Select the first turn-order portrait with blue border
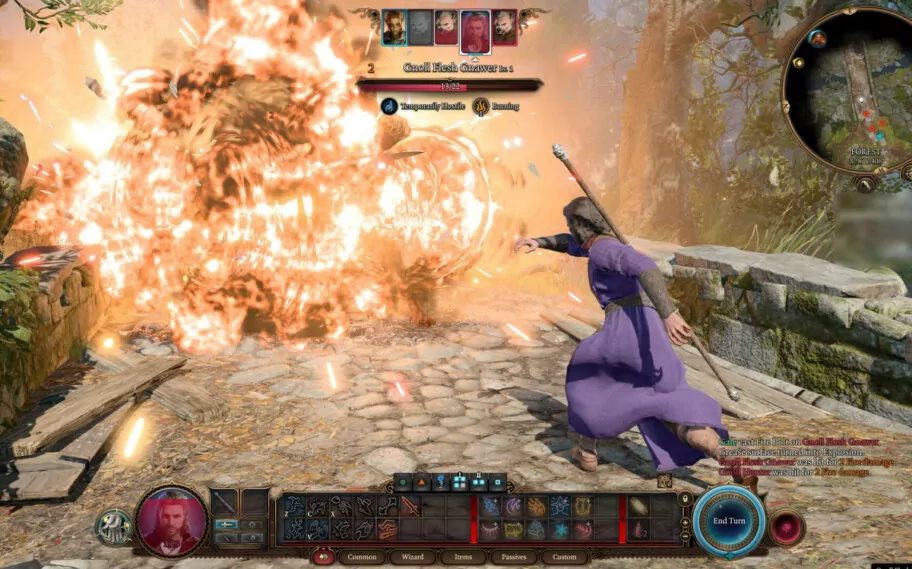Image resolution: width=912 pixels, height=569 pixels. (394, 27)
